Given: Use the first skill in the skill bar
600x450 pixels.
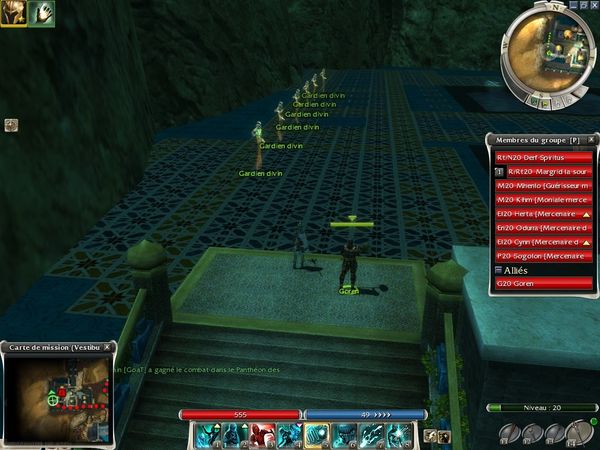Looking at the screenshot, I should [x=208, y=434].
